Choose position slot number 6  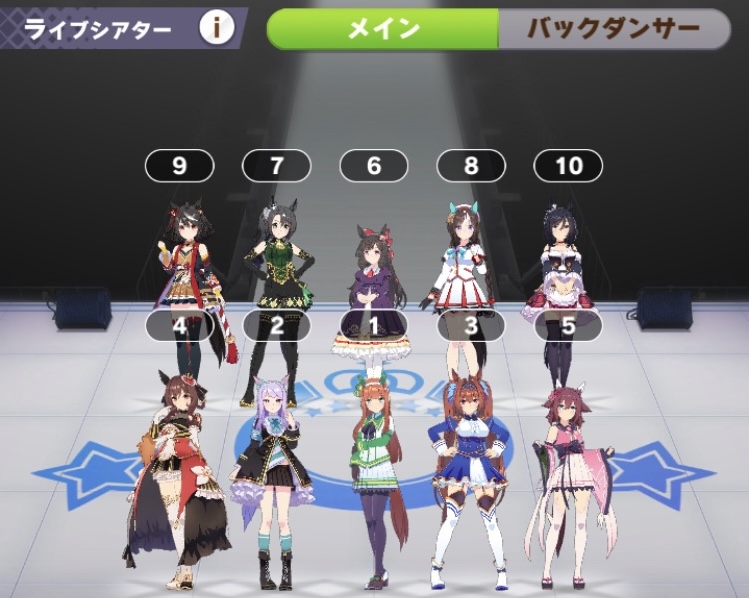pos(374,165)
